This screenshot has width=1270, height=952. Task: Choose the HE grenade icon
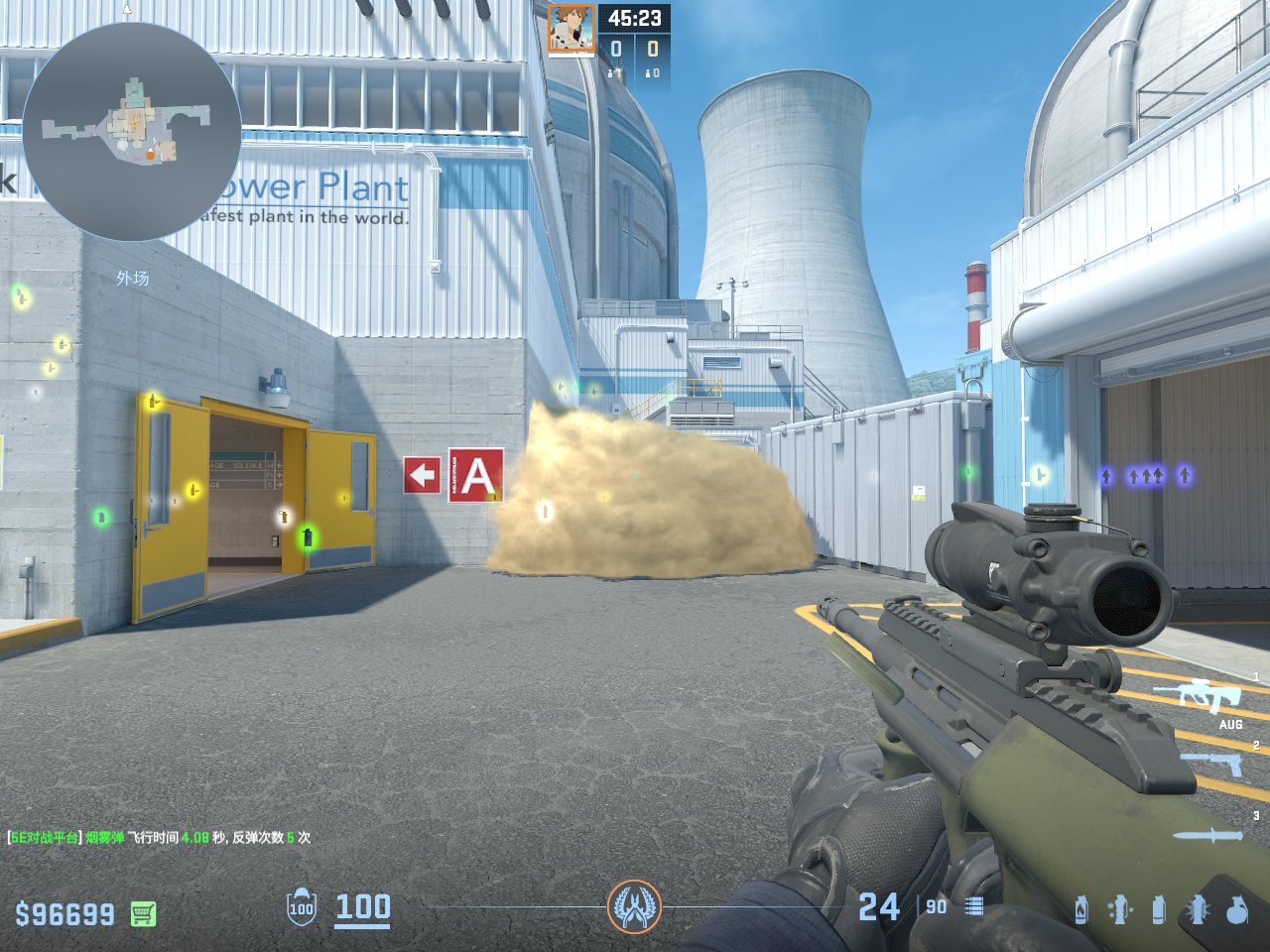coord(1237,909)
